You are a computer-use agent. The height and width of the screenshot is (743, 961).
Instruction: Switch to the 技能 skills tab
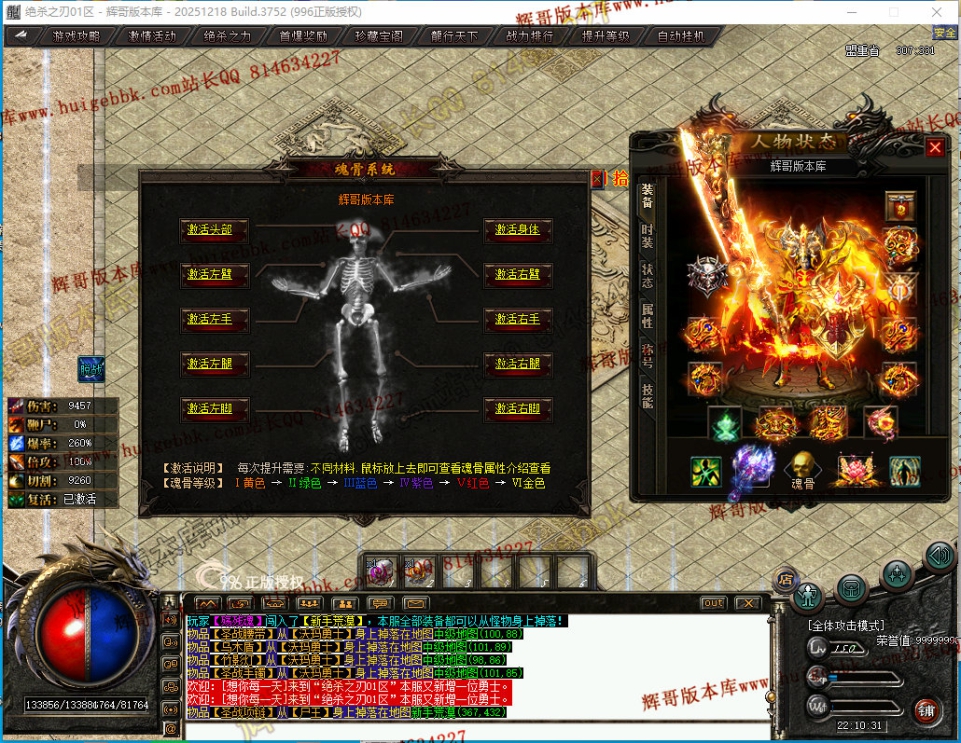647,397
